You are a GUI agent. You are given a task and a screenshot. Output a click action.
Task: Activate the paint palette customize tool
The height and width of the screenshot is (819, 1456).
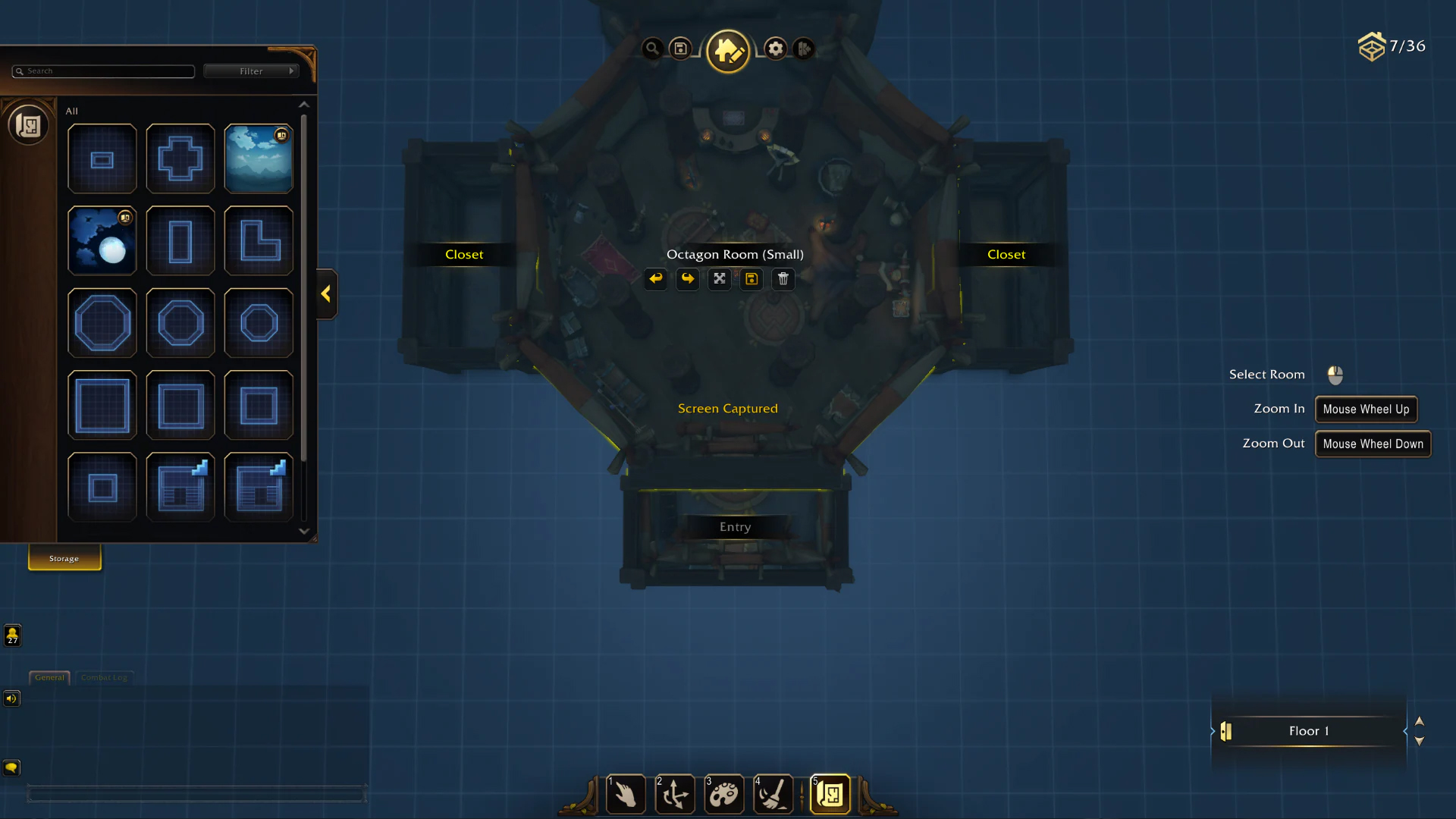point(723,795)
